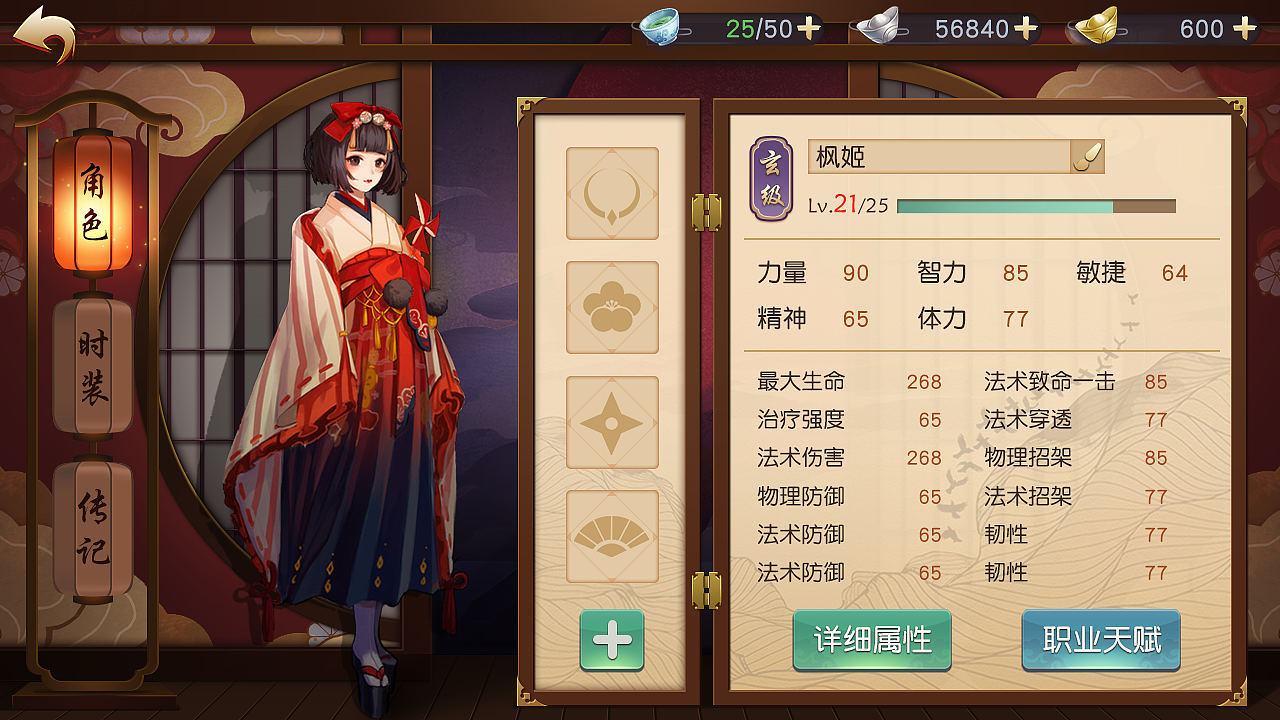Open the plum blossom equipment slot
This screenshot has height=720, width=1280.
click(612, 307)
